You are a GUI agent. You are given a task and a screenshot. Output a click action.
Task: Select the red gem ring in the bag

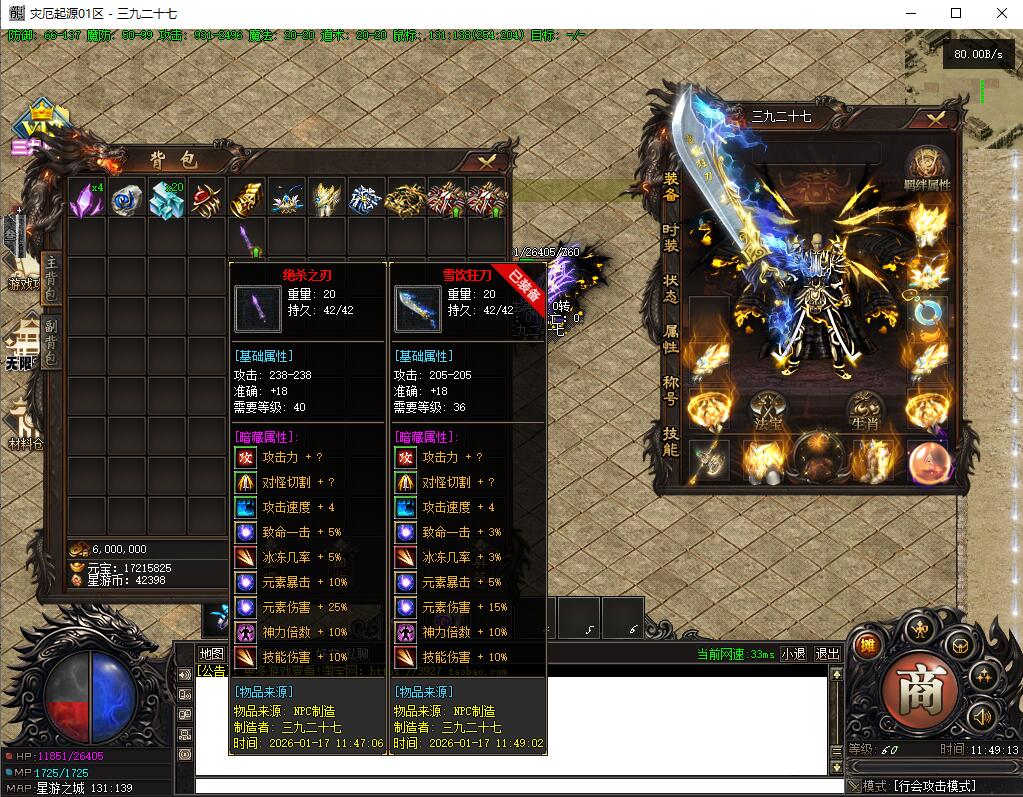click(207, 198)
